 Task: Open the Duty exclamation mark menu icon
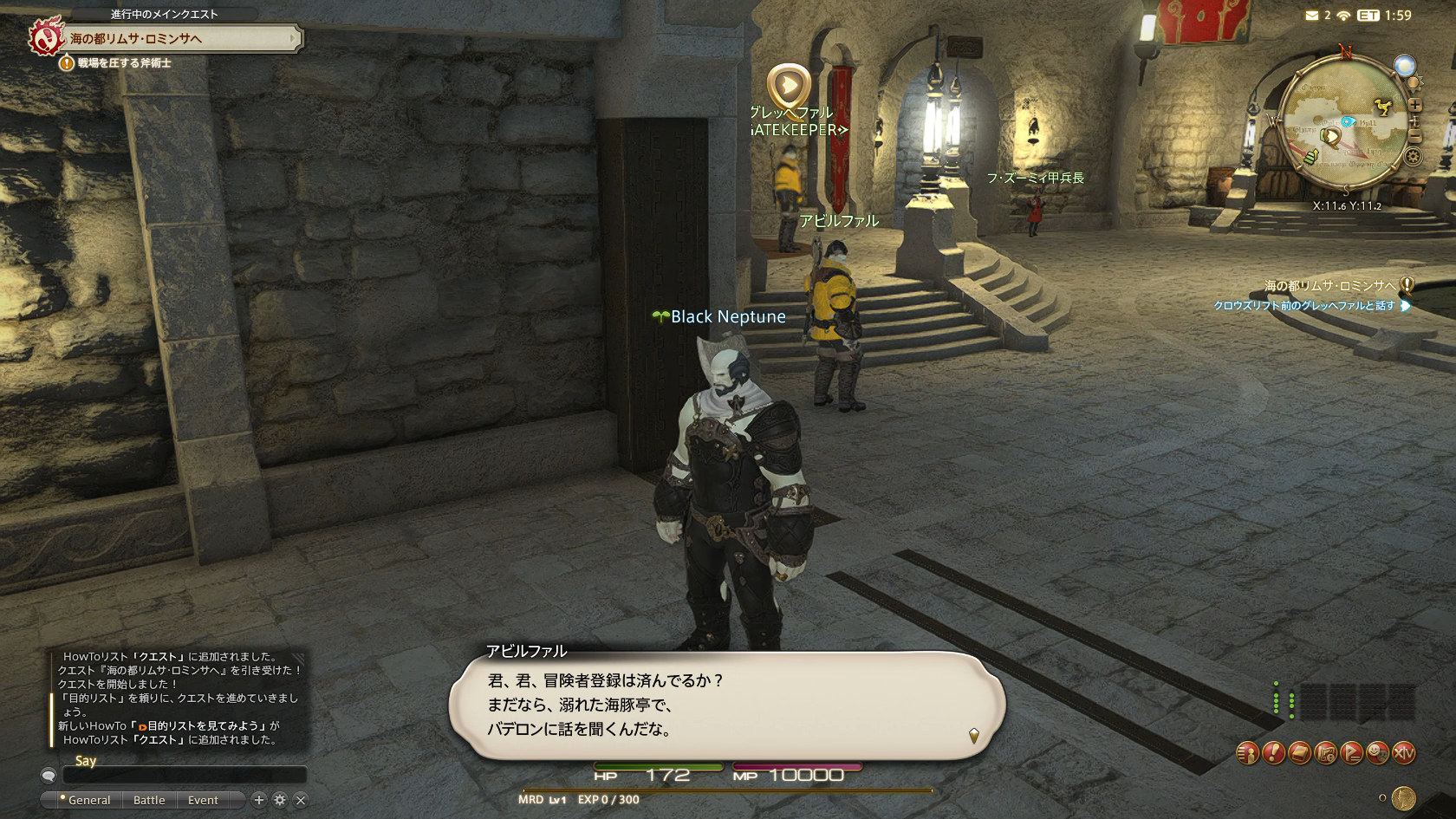pyautogui.click(x=1273, y=753)
